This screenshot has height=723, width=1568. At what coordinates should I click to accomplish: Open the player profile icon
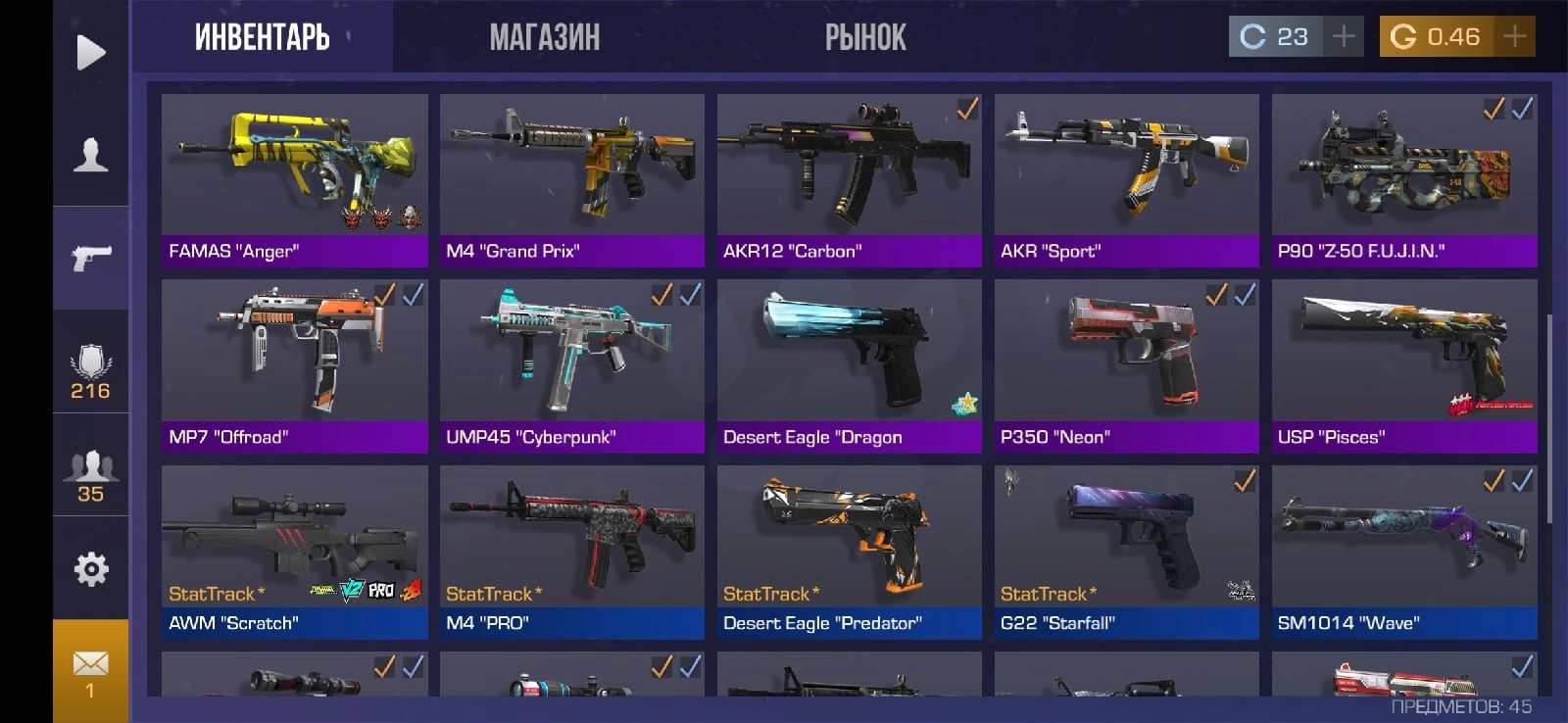[x=90, y=155]
